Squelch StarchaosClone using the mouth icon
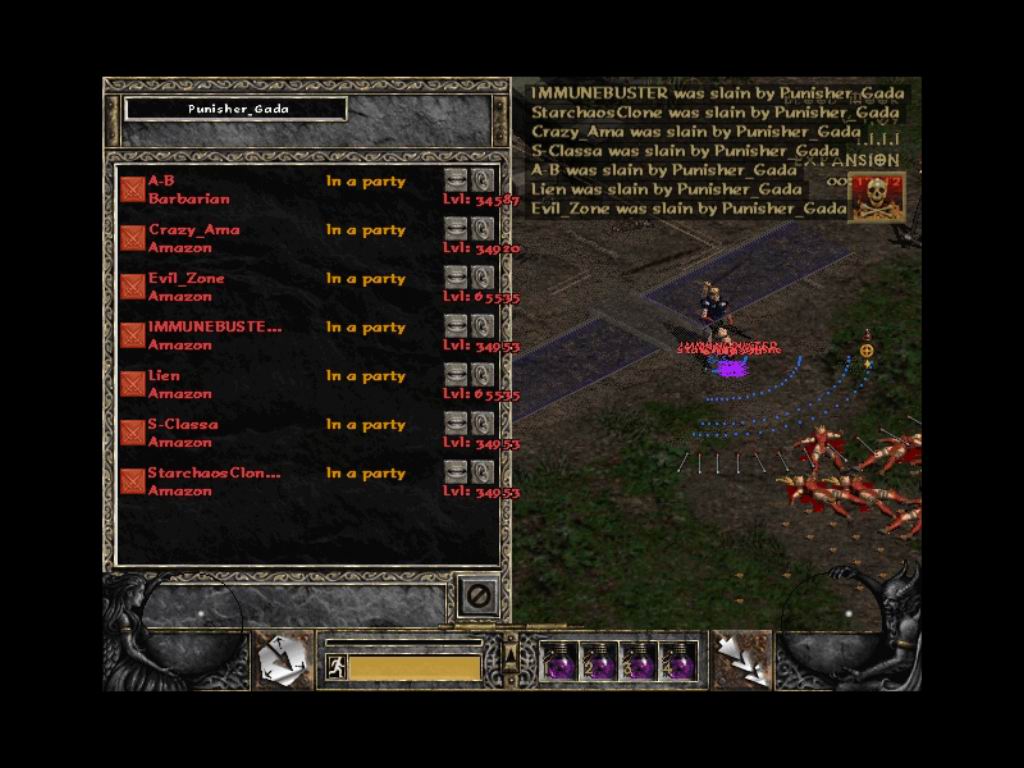The image size is (1024, 768). (456, 472)
